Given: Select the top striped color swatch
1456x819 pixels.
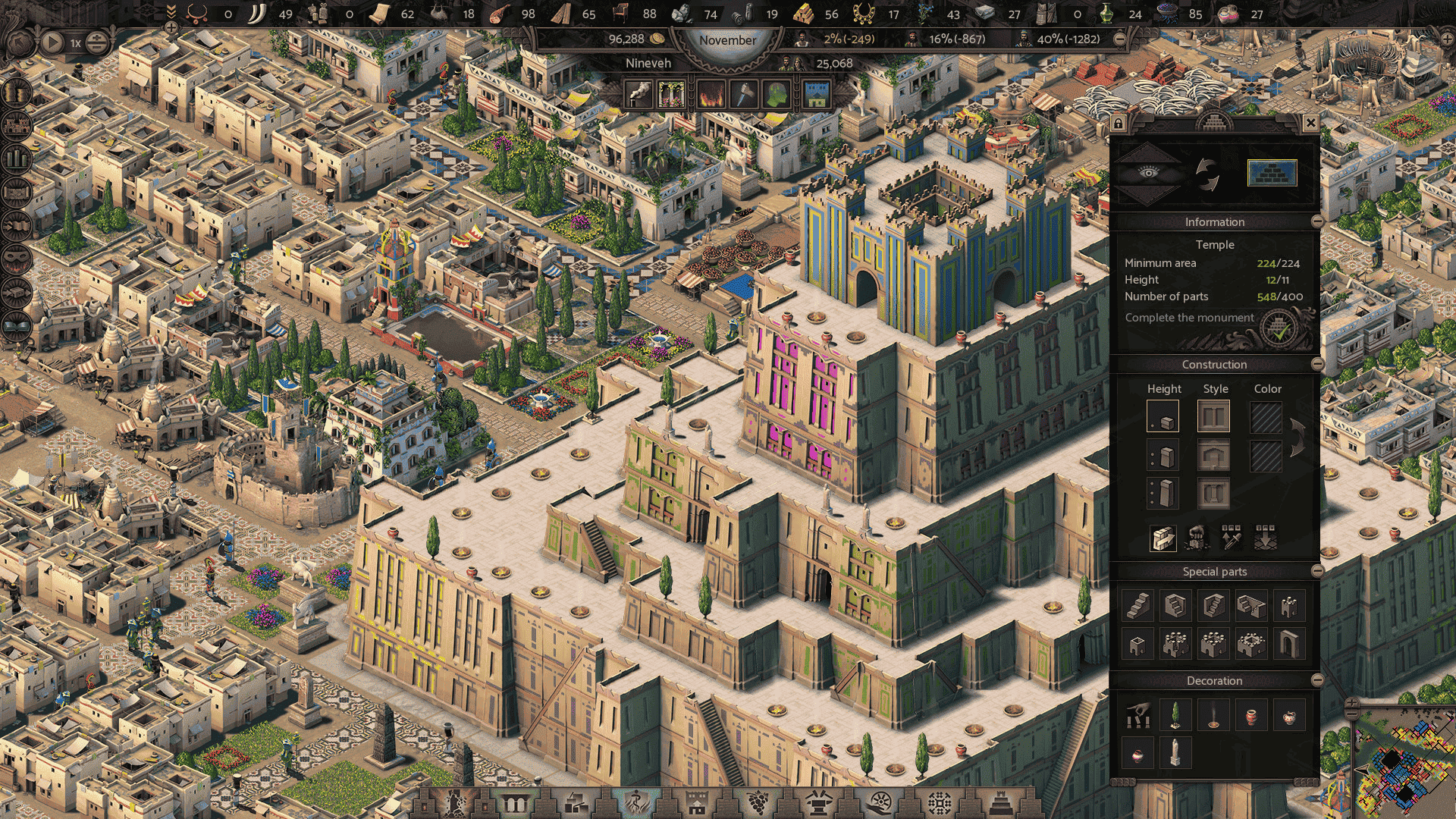Looking at the screenshot, I should [x=1266, y=418].
